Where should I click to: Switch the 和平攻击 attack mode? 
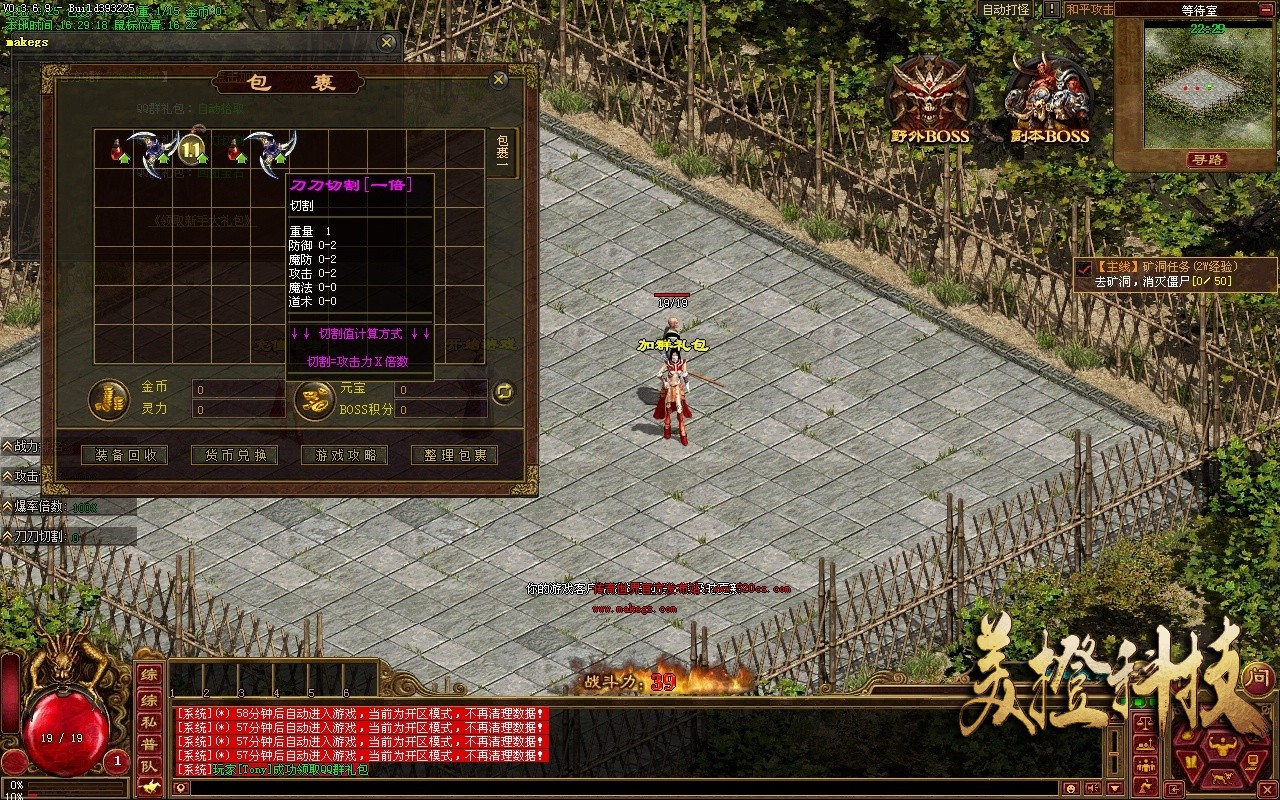[1089, 9]
